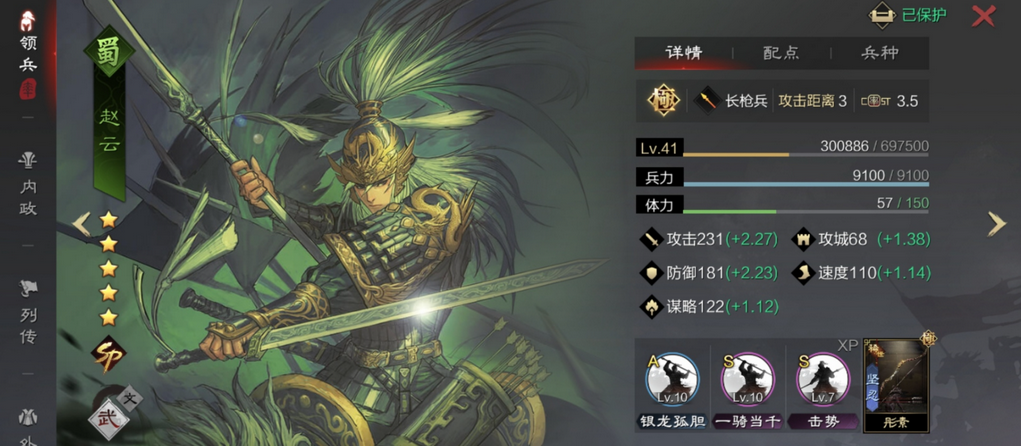Tap the 长枪兵 spearman troop icon

coord(710,100)
